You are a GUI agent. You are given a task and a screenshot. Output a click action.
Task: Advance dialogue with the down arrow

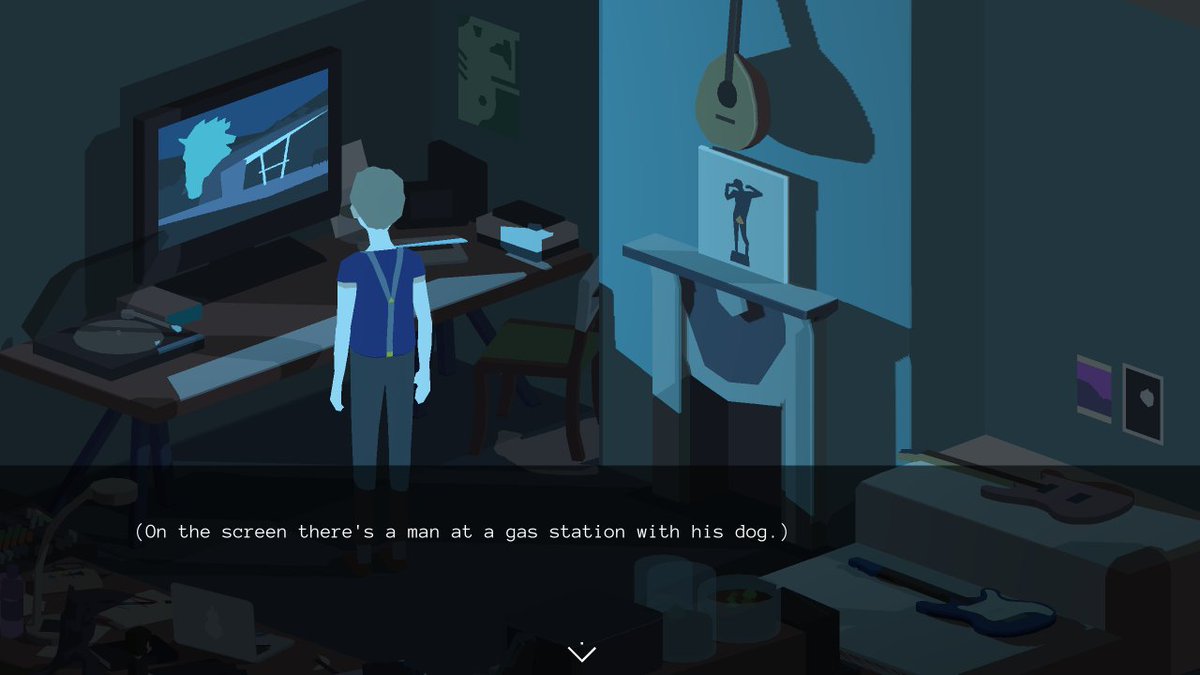coord(582,653)
